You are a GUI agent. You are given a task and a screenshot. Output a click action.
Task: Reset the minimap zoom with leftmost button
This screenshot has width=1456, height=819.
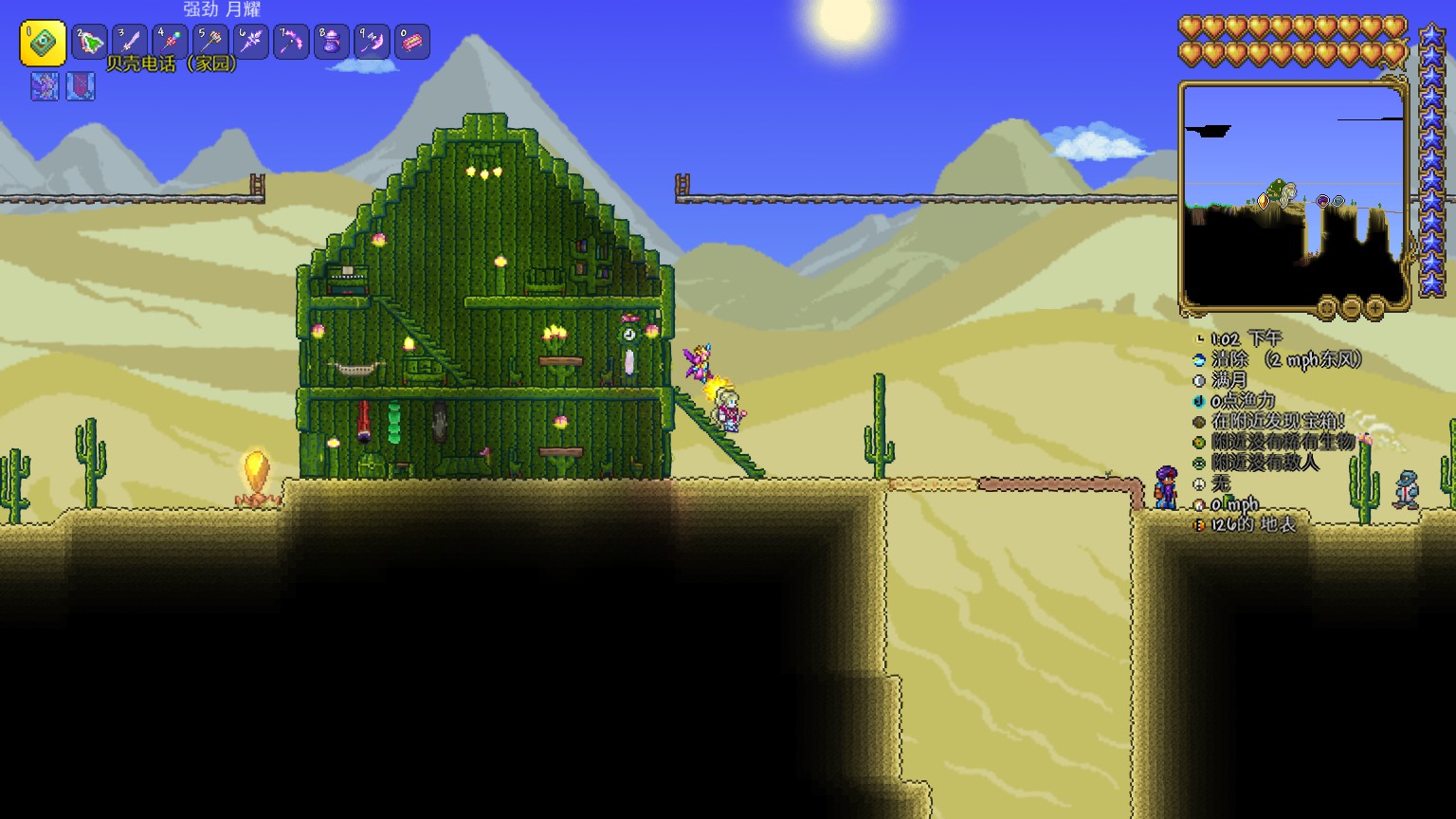(x=1327, y=307)
